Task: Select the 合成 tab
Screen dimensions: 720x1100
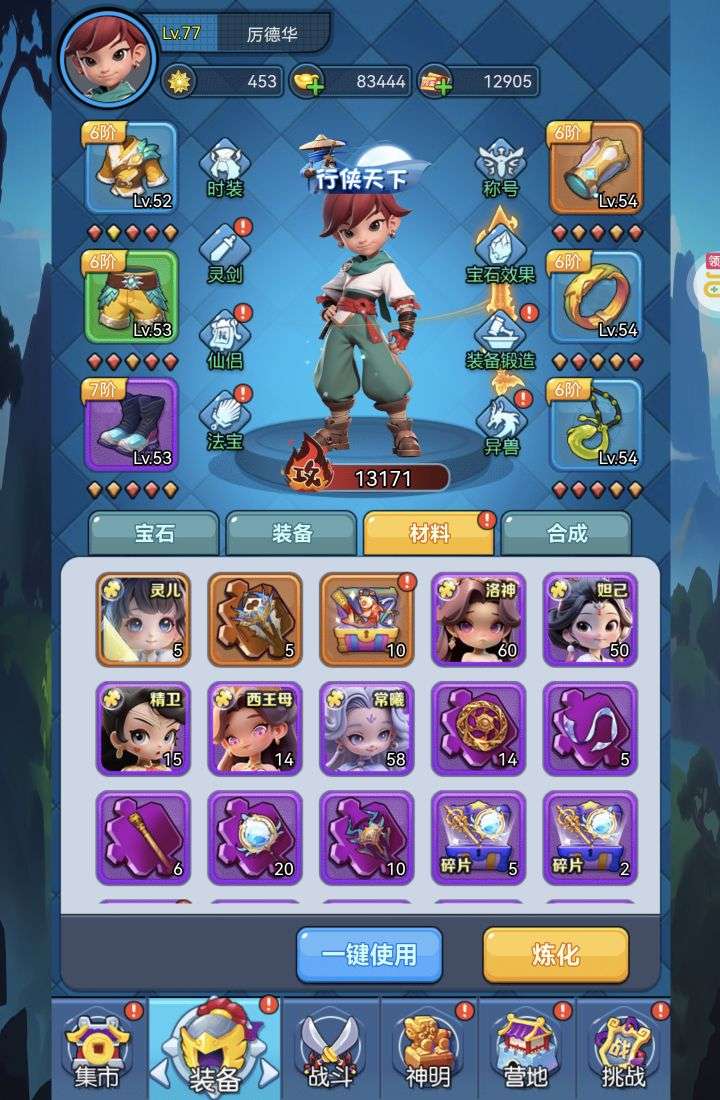Action: click(566, 533)
